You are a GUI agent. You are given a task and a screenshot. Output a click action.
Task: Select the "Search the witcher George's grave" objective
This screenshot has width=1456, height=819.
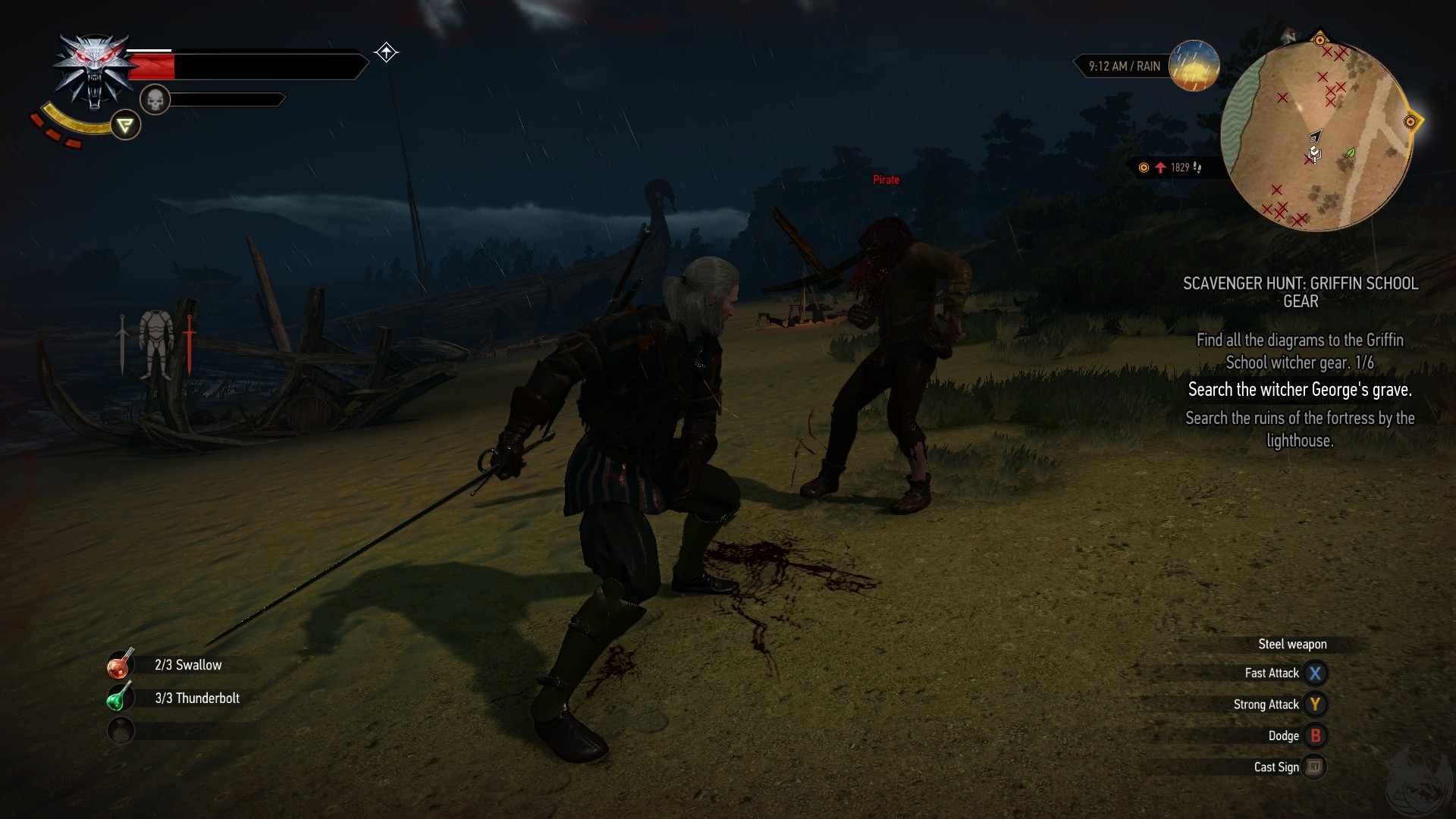point(1299,390)
